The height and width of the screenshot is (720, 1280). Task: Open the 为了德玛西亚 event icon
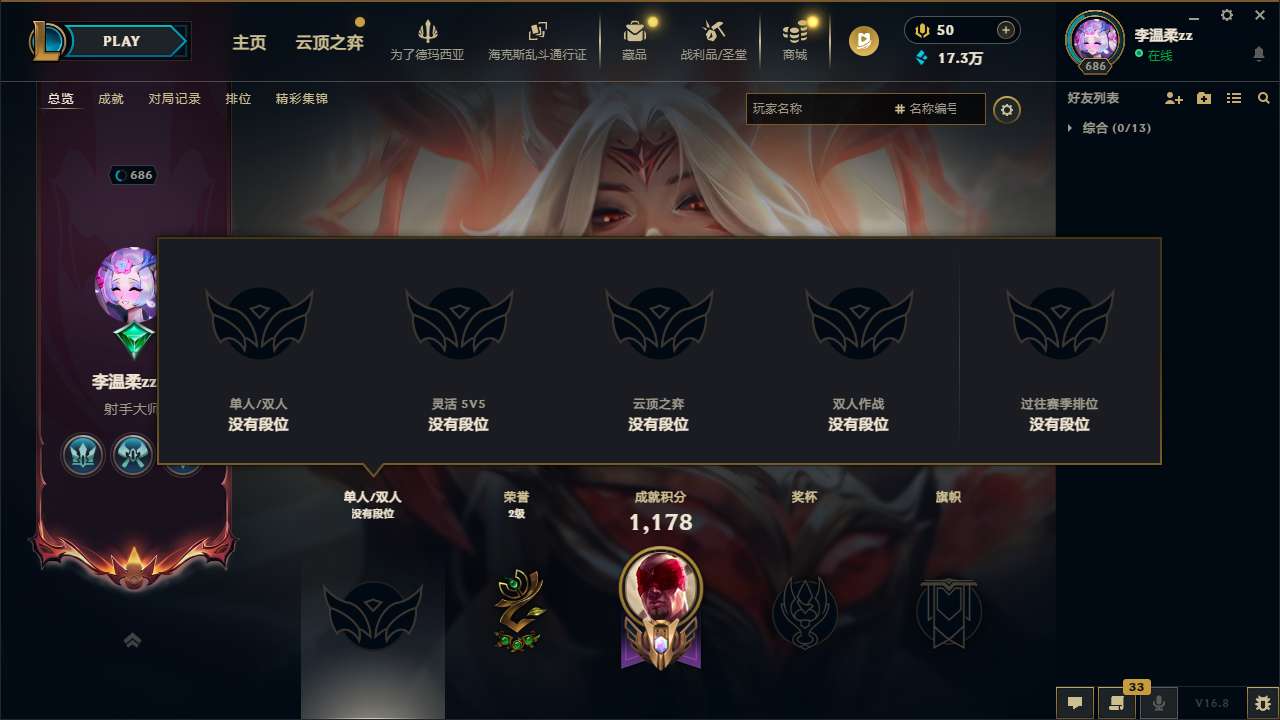[427, 38]
